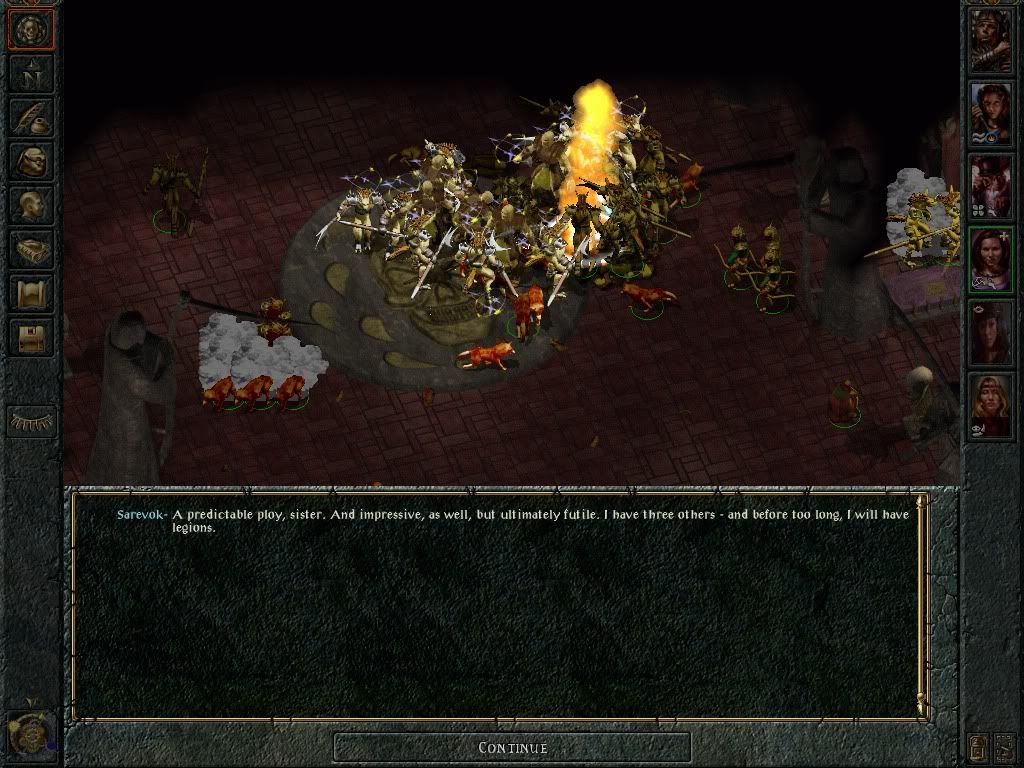This screenshot has height=768, width=1024.
Task: Click the lantern icon in bottom-right corner
Action: click(978, 746)
